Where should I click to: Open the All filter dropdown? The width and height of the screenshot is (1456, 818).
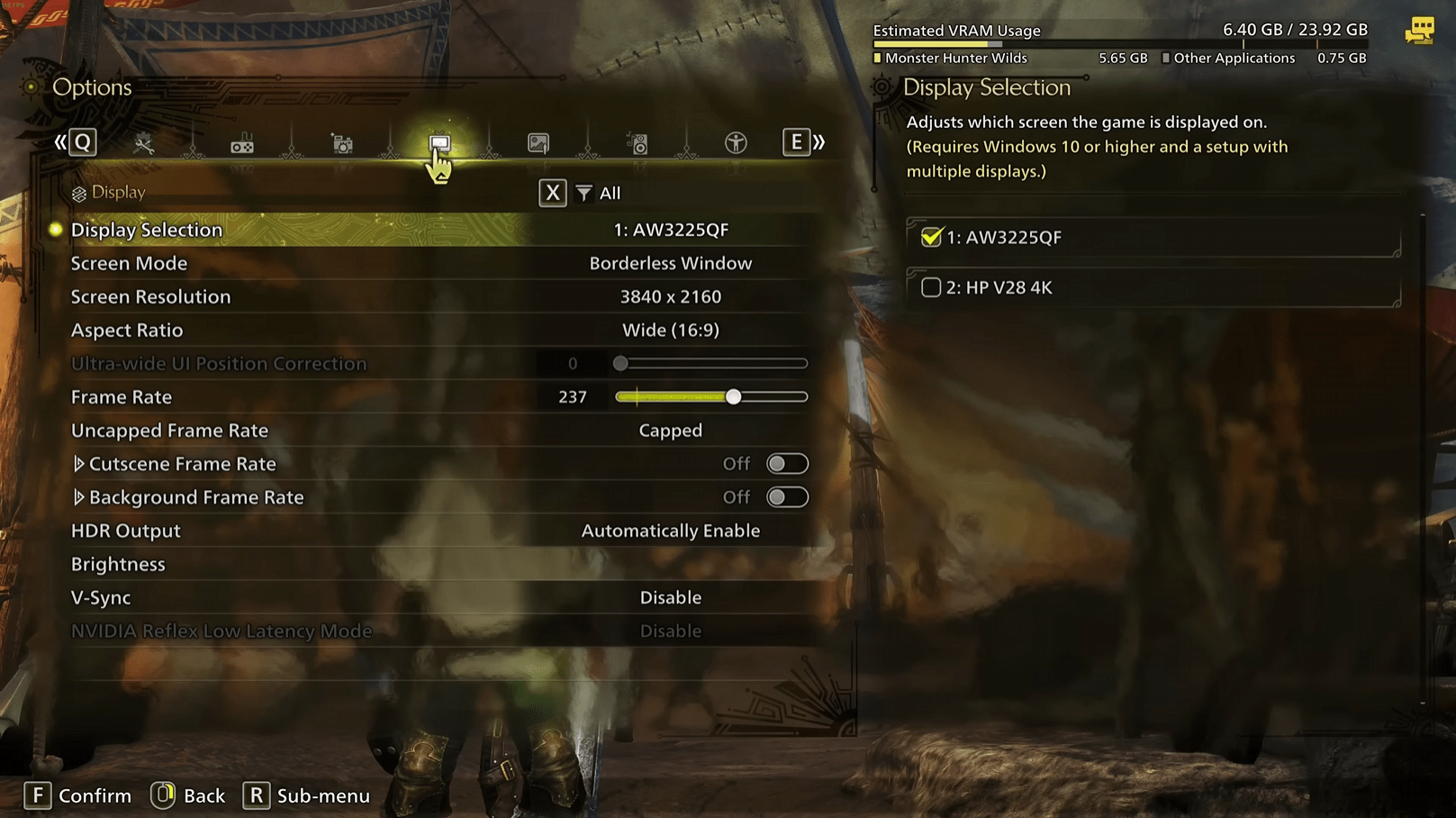coord(597,192)
